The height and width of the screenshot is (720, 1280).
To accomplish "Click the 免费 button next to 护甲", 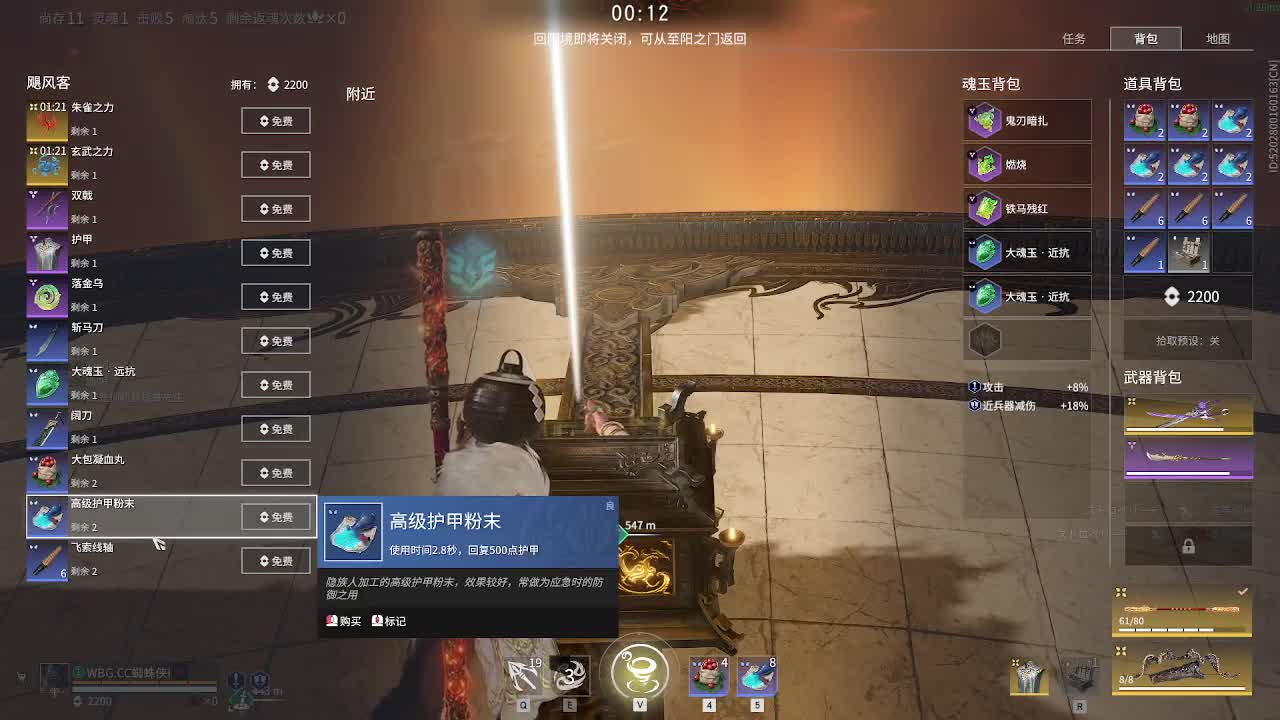I will tap(276, 252).
